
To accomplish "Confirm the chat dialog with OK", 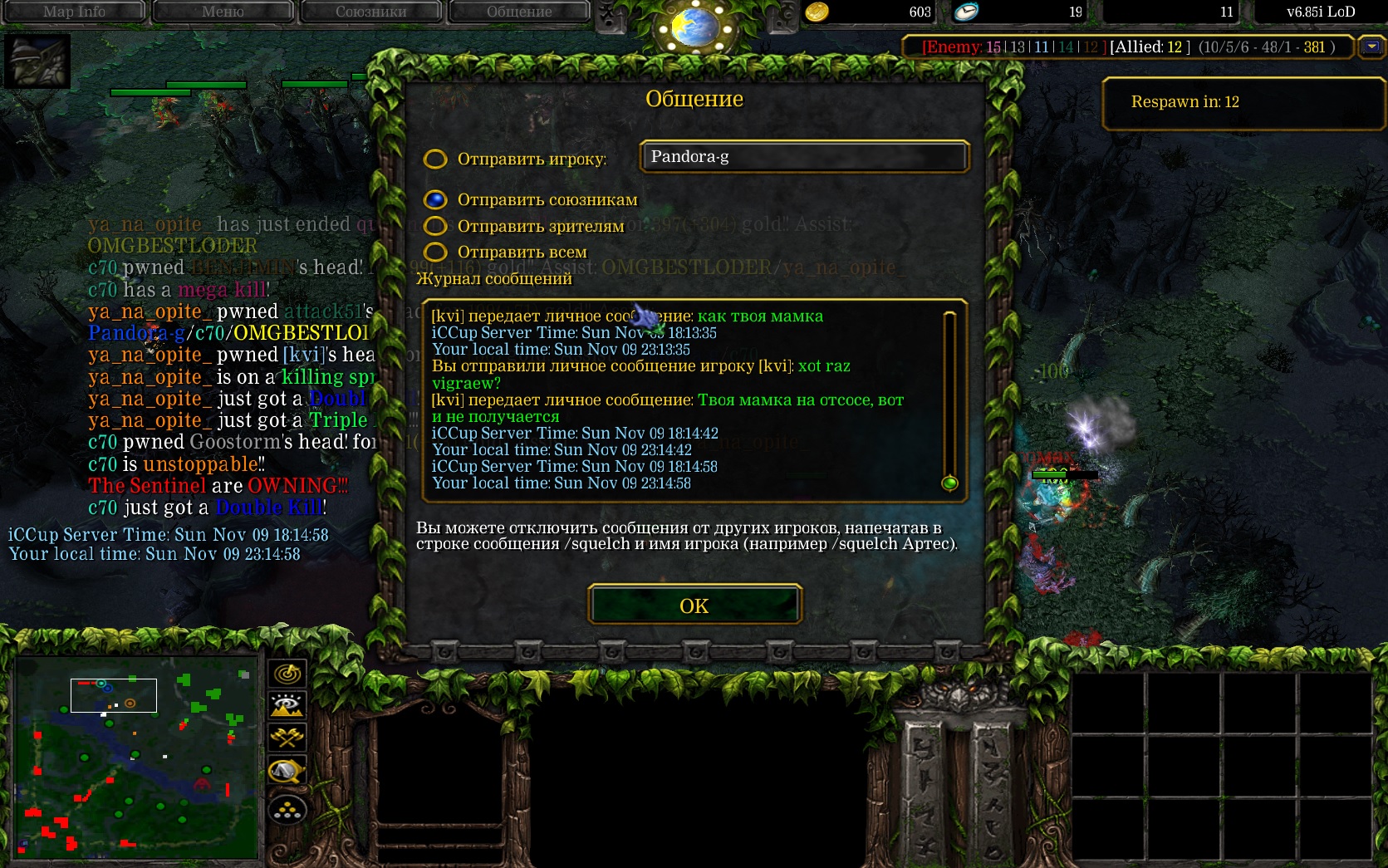I will tap(694, 606).
